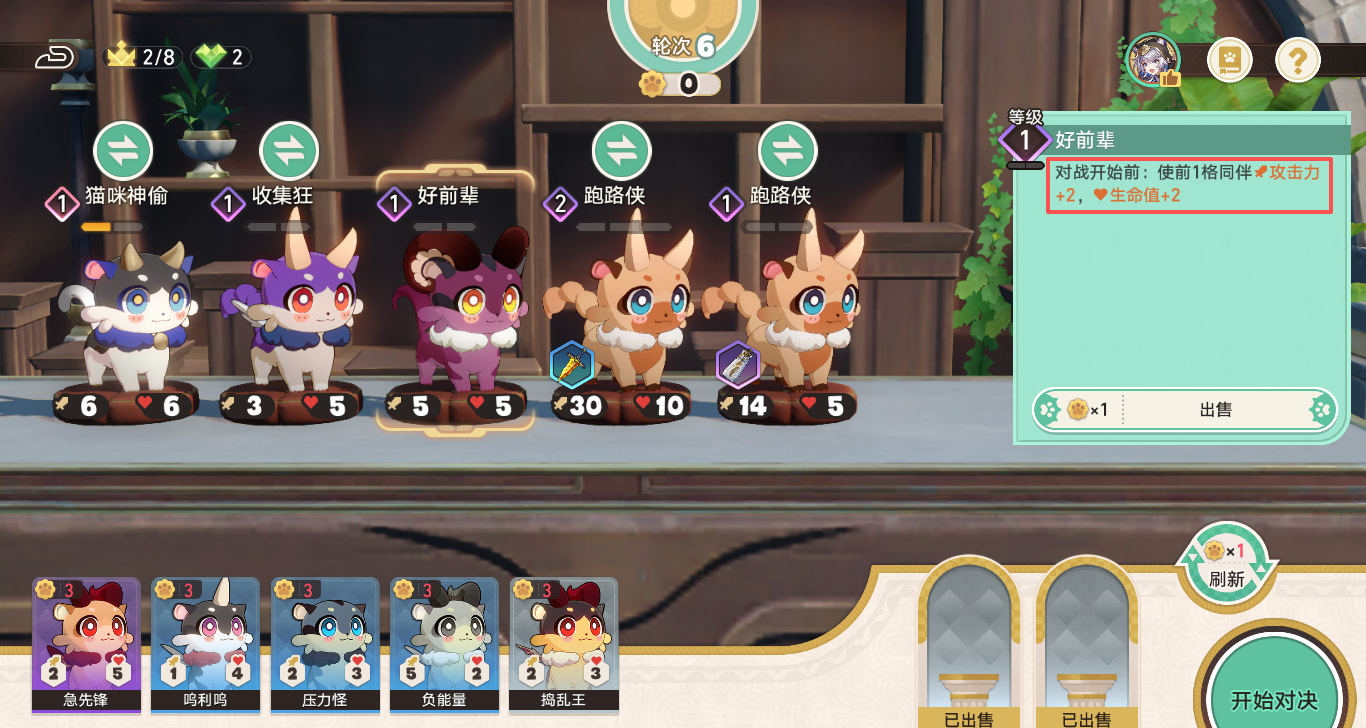Select the 好前辈 team unit
Image resolution: width=1366 pixels, height=728 pixels.
[x=455, y=320]
